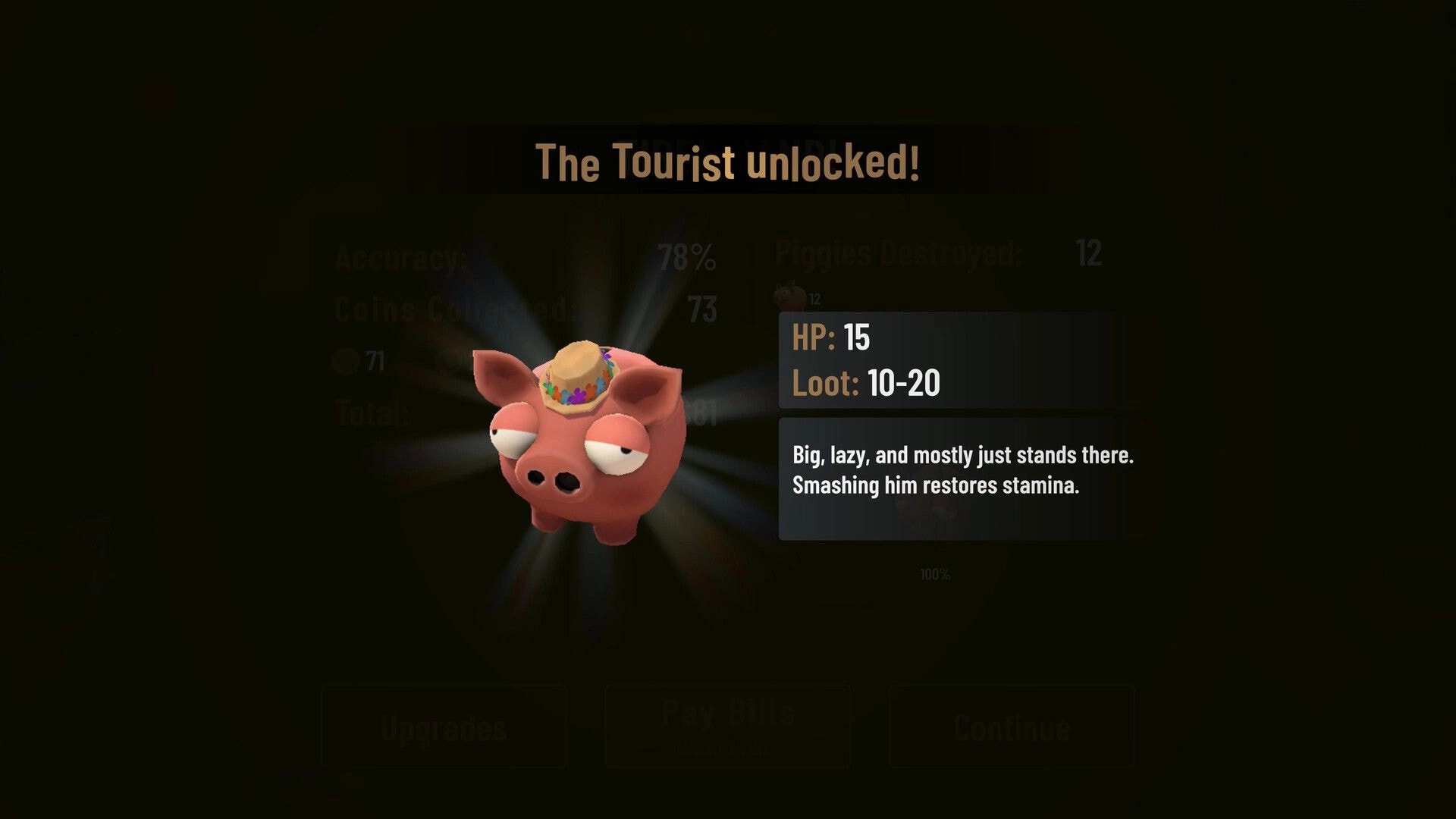The height and width of the screenshot is (819, 1456).
Task: Click the Loot 10-20 value
Action: point(902,384)
